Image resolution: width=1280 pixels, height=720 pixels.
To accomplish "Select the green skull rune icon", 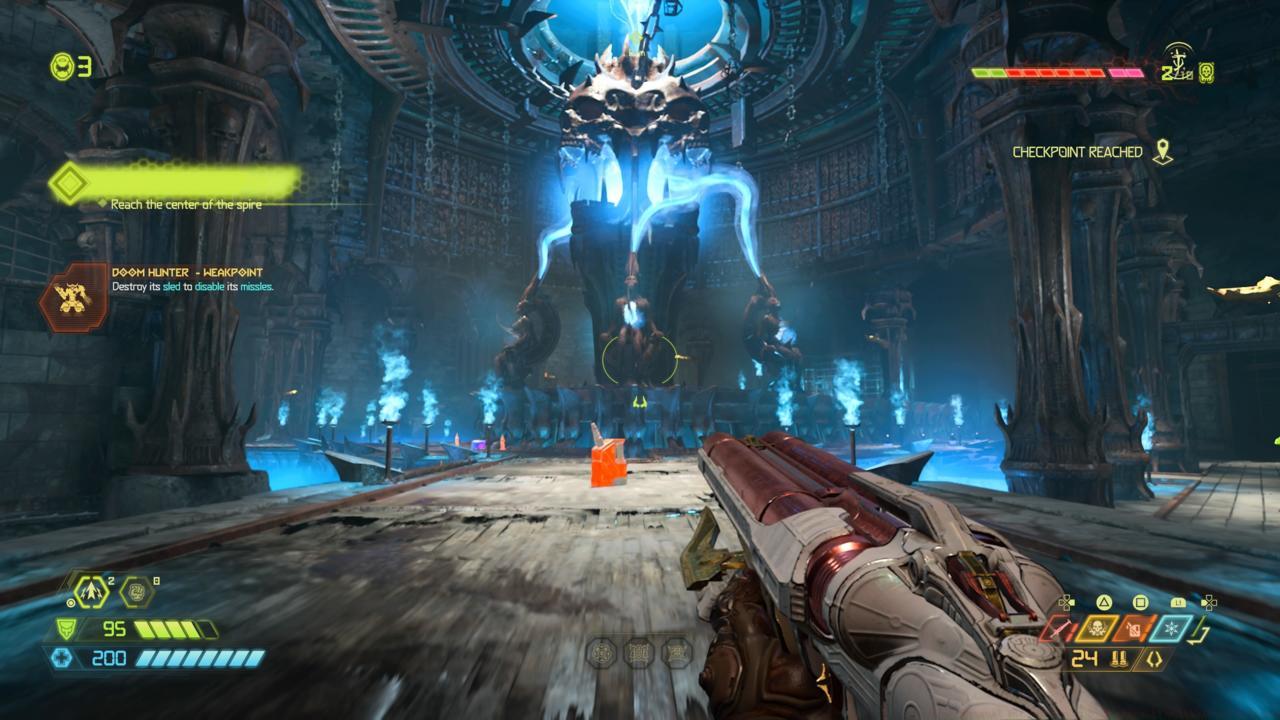I will pyautogui.click(x=1207, y=71).
